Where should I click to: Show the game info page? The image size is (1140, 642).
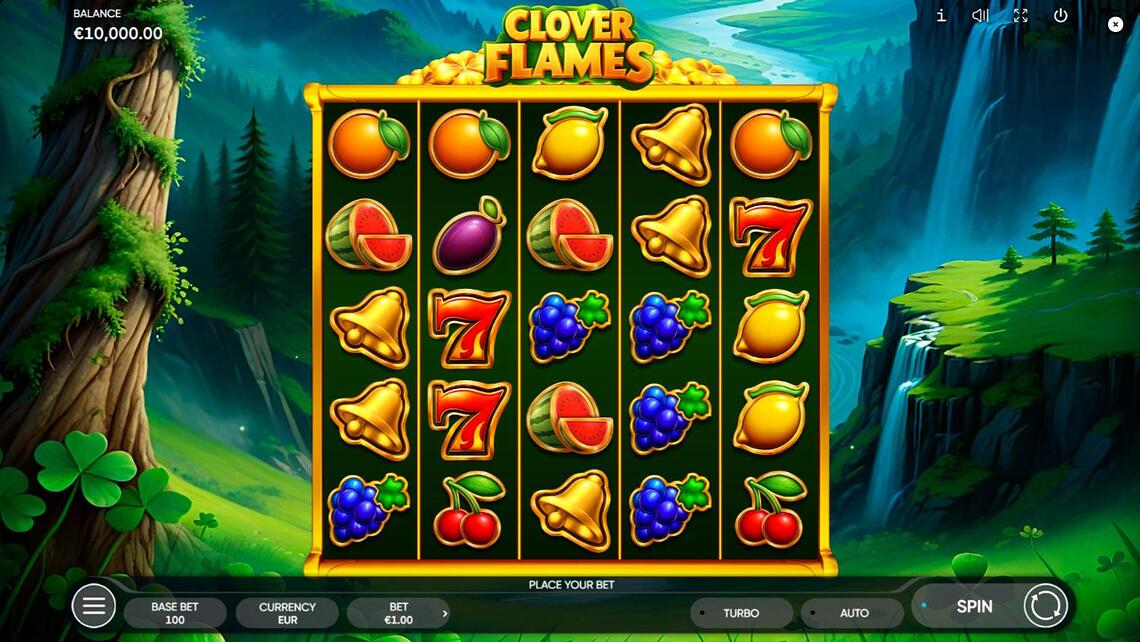click(x=941, y=16)
